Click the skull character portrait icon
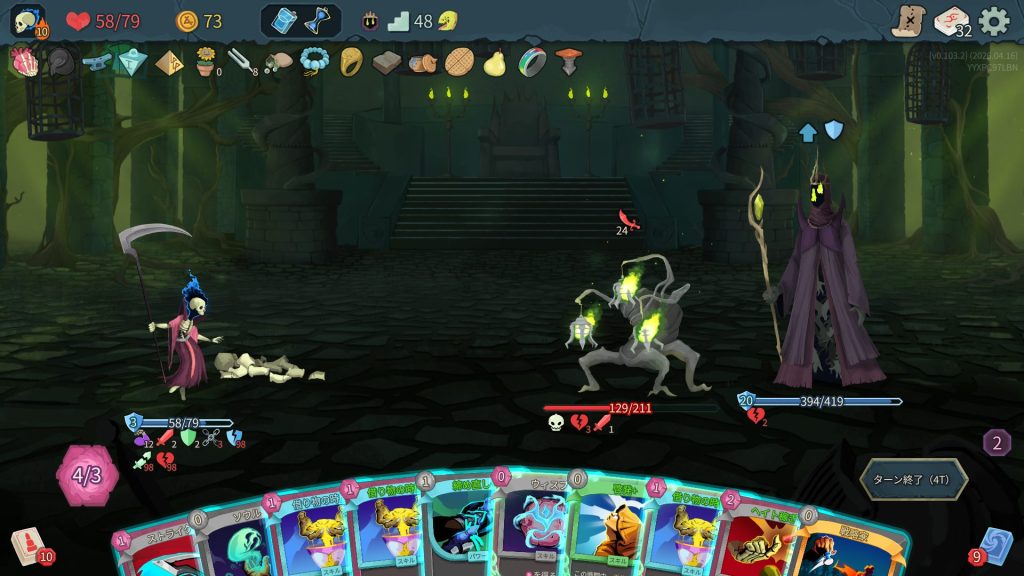 coord(28,21)
